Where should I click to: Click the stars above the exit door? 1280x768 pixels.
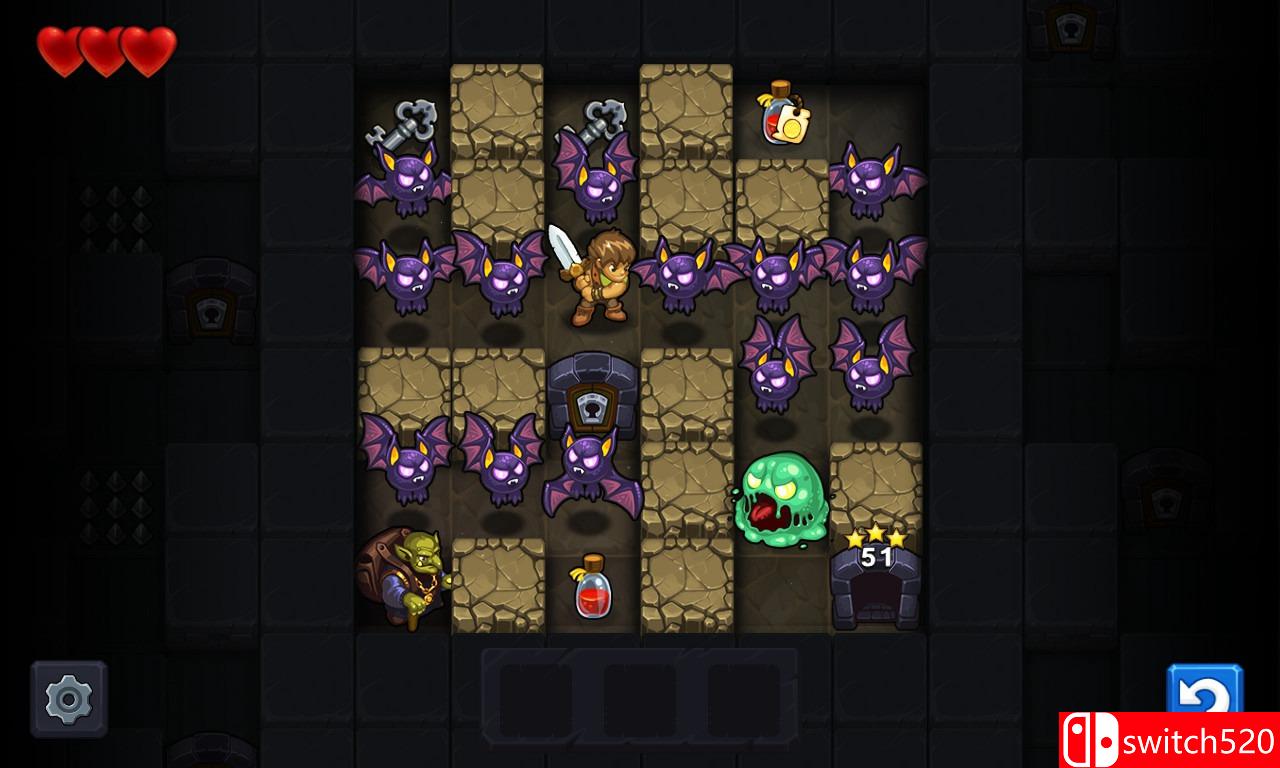(x=876, y=538)
